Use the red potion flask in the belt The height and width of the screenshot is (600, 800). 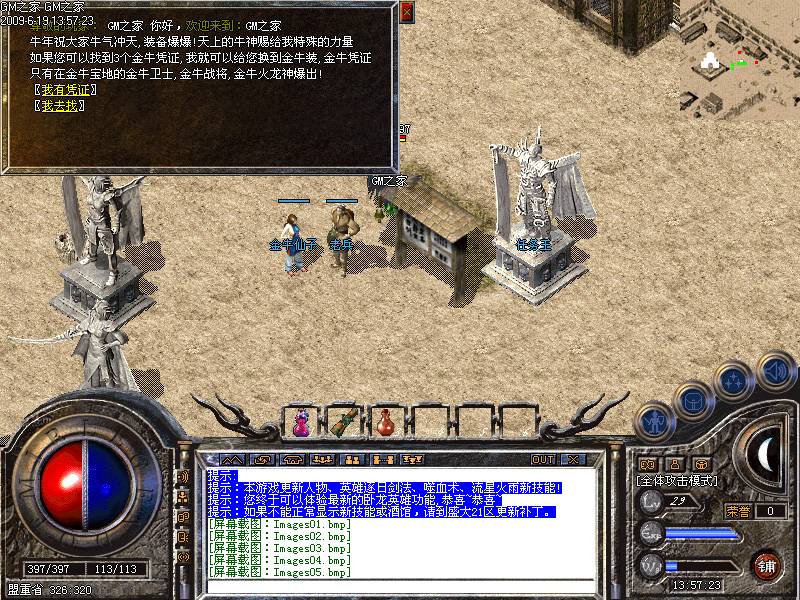[385, 424]
